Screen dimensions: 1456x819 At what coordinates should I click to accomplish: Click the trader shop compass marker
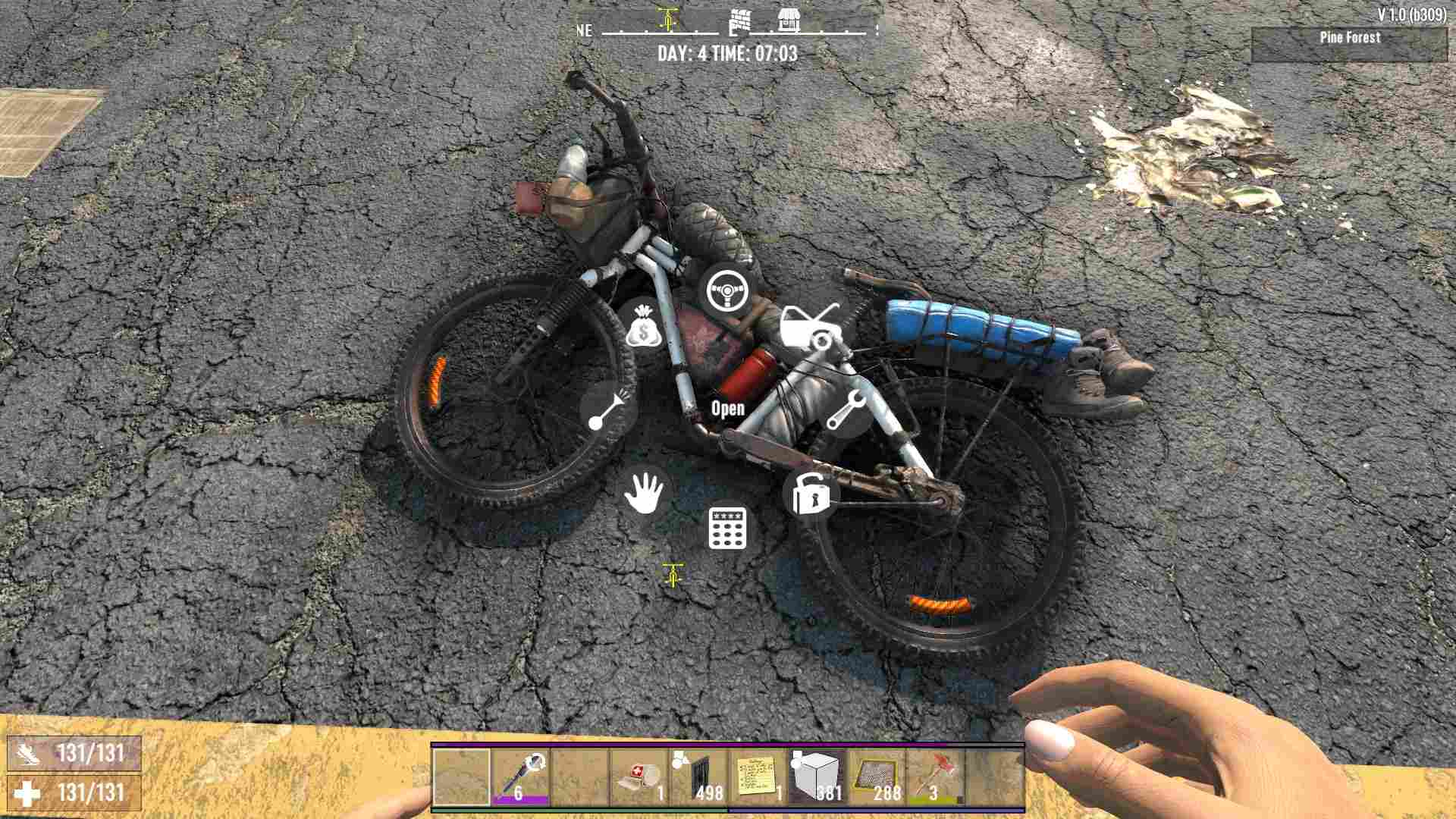(x=789, y=20)
